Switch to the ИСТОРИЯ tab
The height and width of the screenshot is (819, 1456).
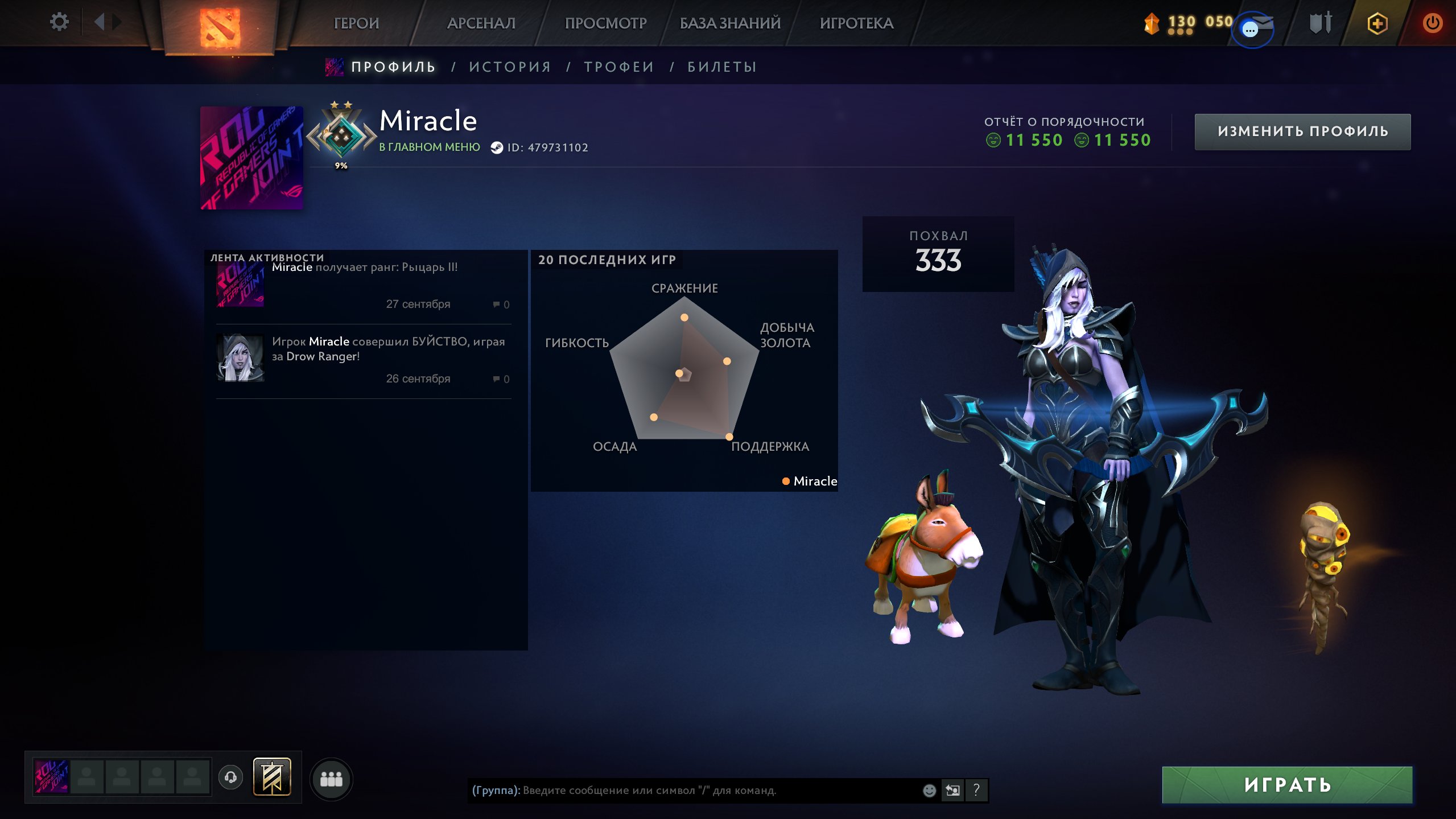[x=510, y=67]
